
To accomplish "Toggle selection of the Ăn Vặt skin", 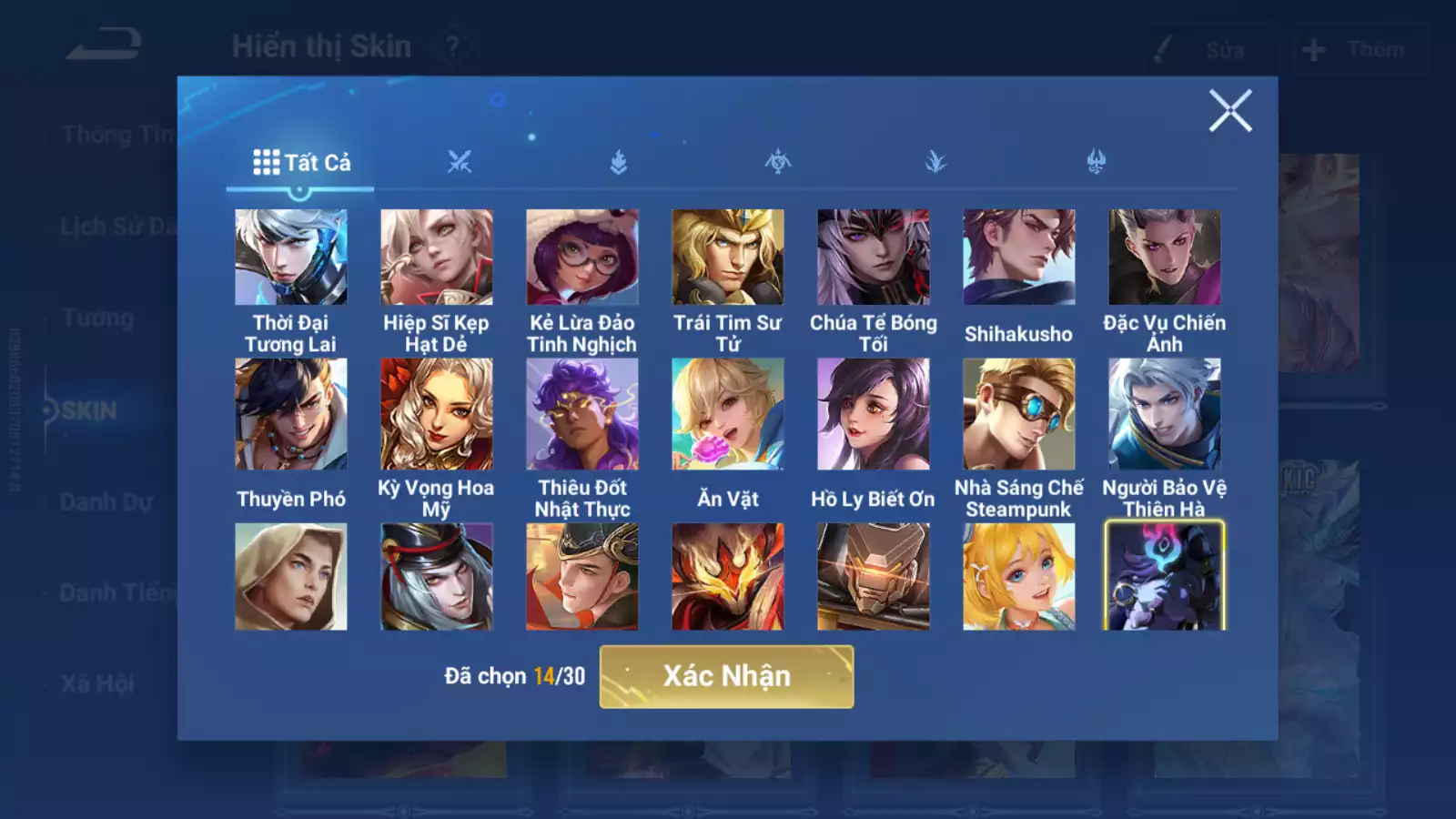I will click(x=729, y=412).
